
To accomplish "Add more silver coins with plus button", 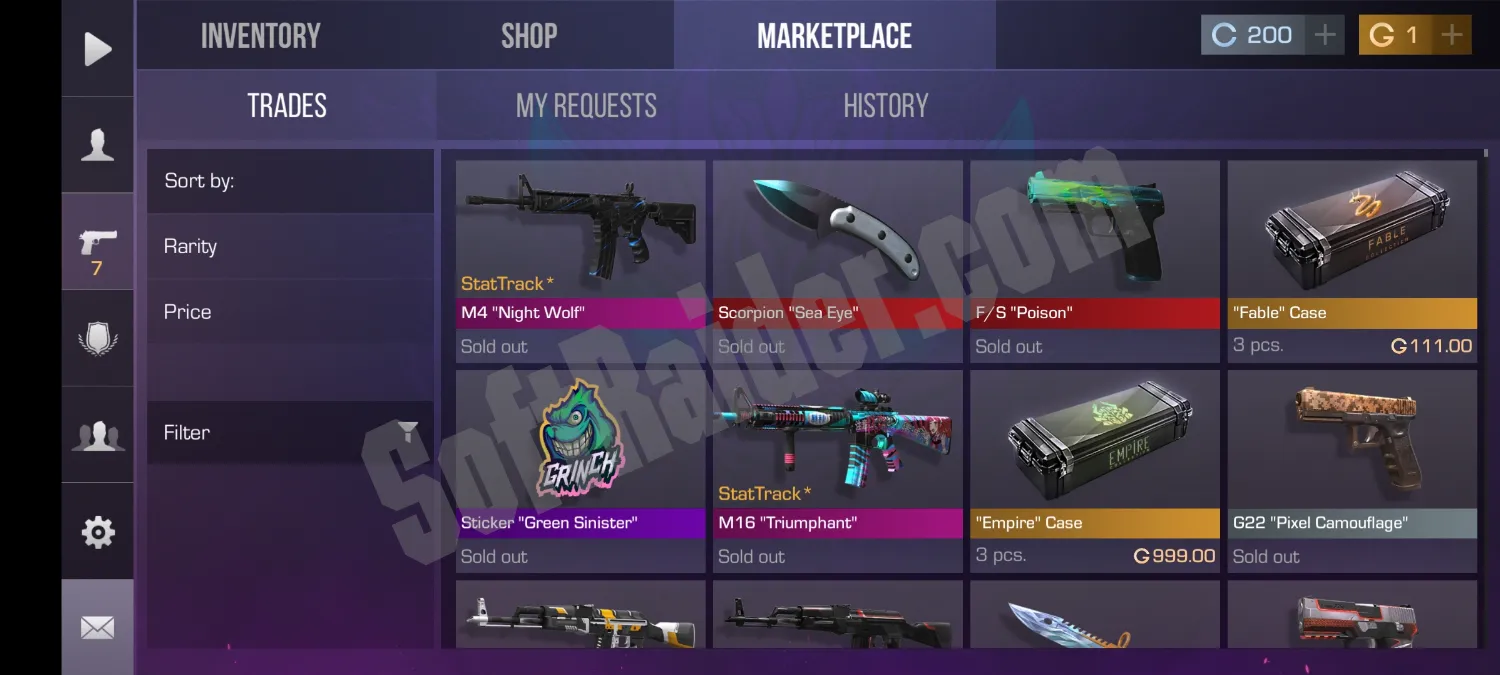I will tap(1324, 36).
